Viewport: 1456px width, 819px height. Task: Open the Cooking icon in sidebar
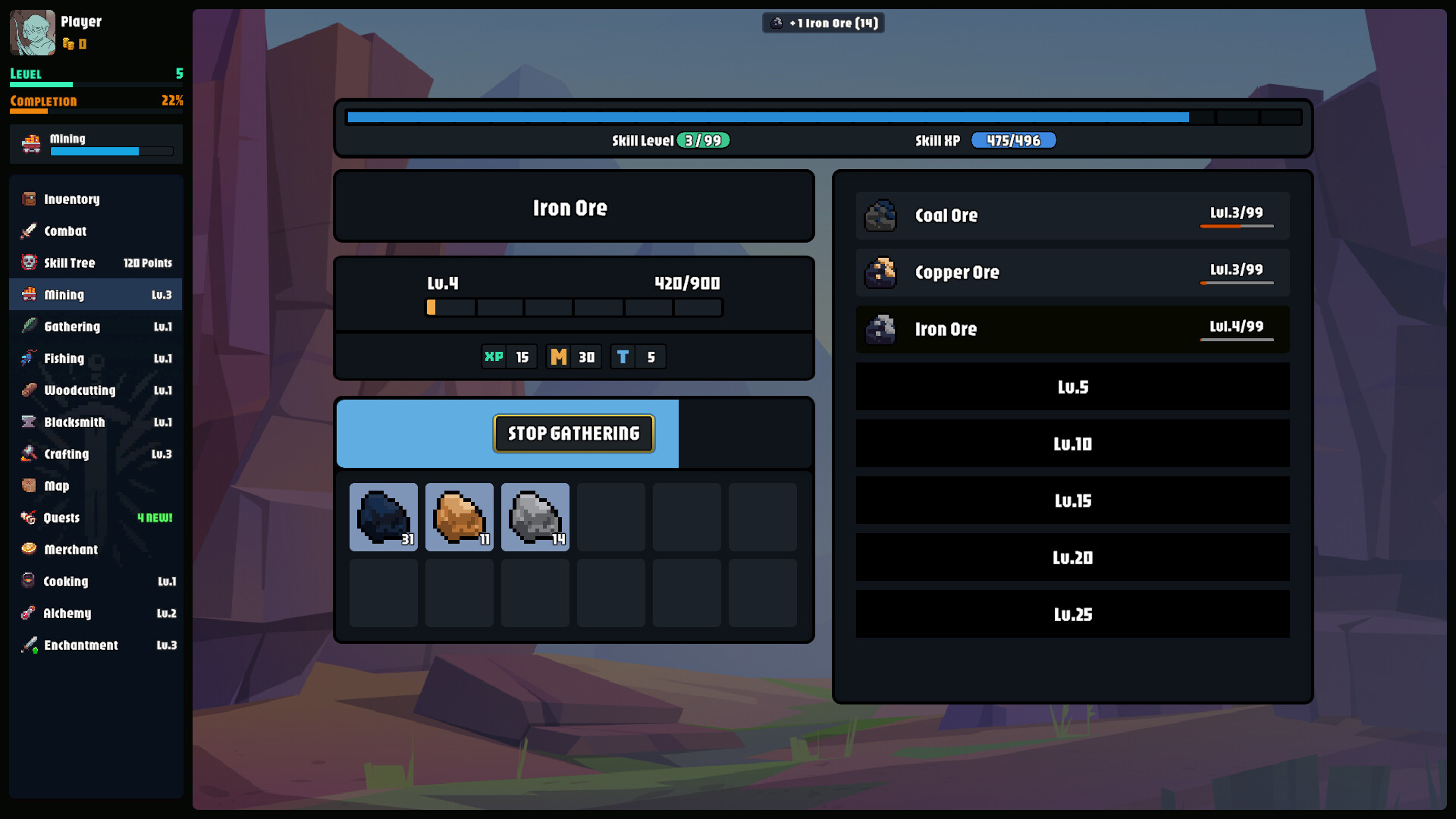click(x=29, y=582)
